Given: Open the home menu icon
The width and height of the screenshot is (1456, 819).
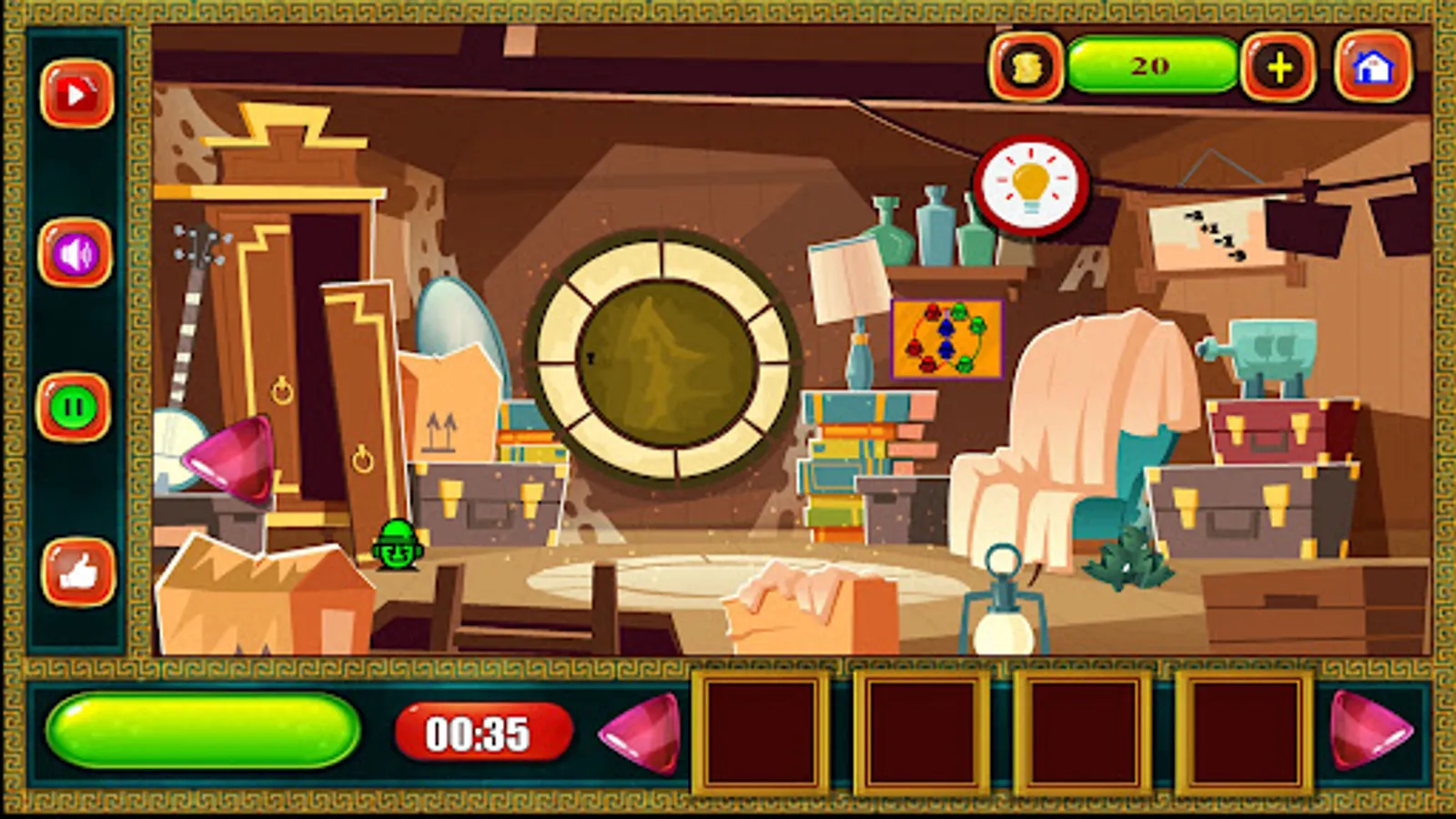Looking at the screenshot, I should pyautogui.click(x=1374, y=67).
